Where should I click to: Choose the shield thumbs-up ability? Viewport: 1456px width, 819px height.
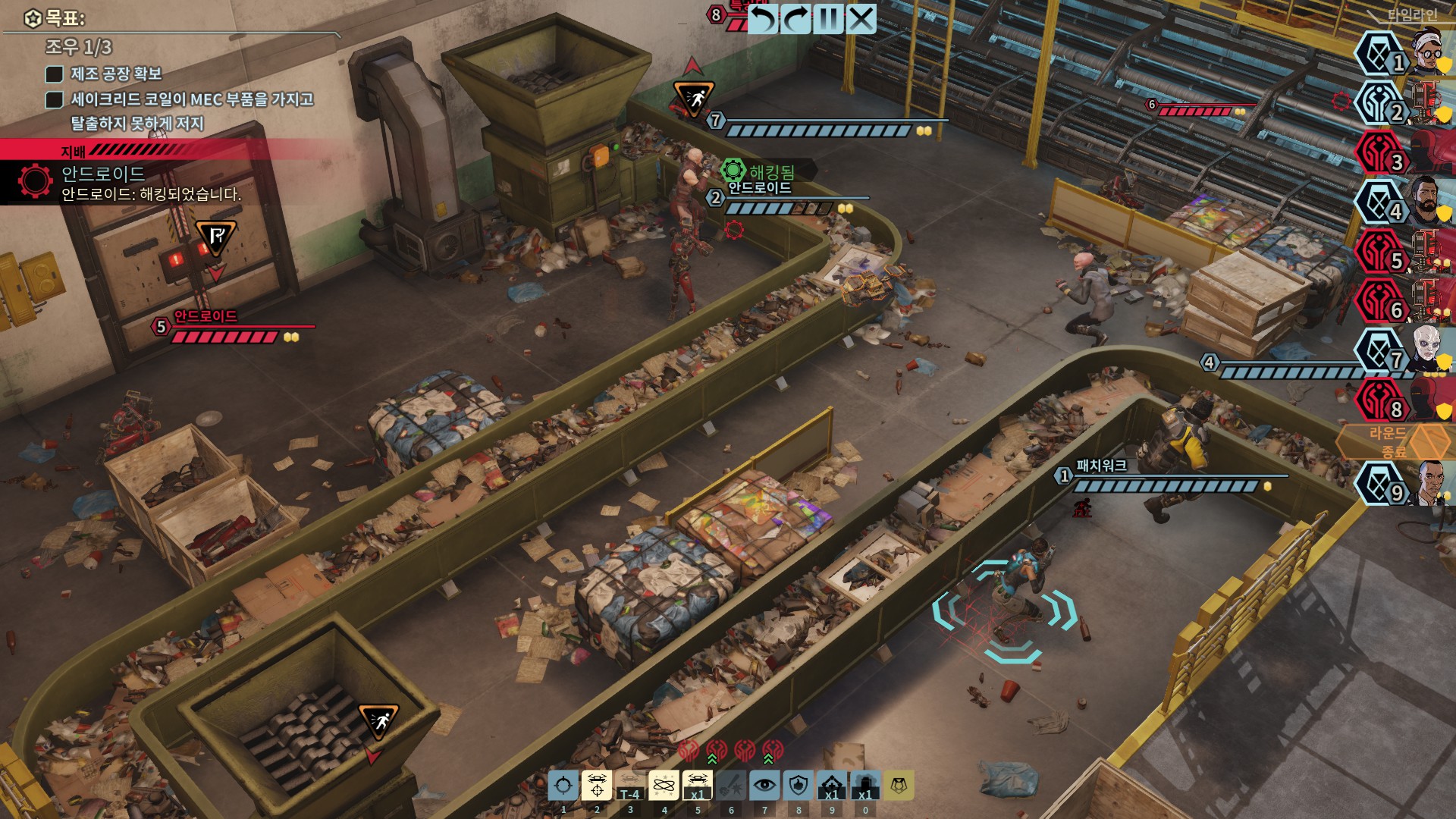[x=798, y=786]
